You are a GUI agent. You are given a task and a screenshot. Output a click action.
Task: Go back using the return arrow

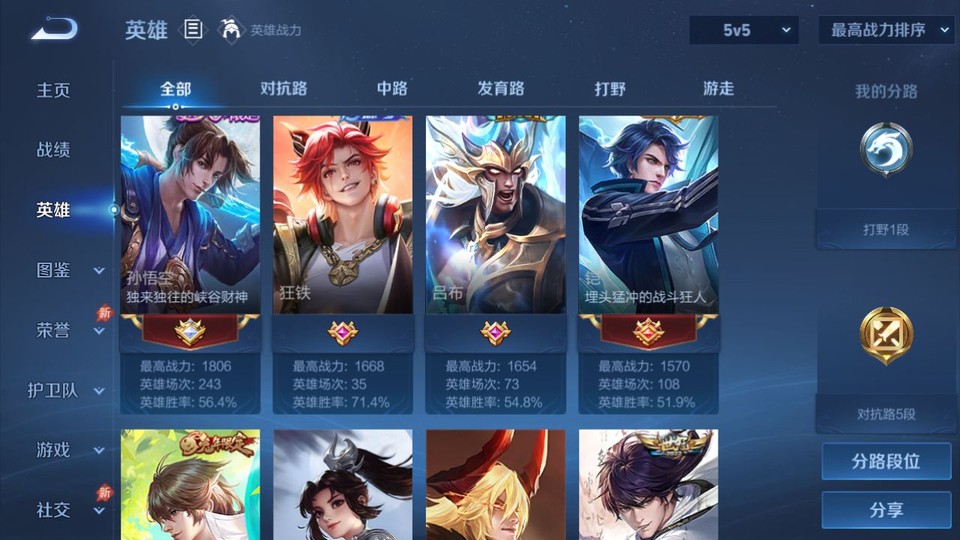[54, 29]
